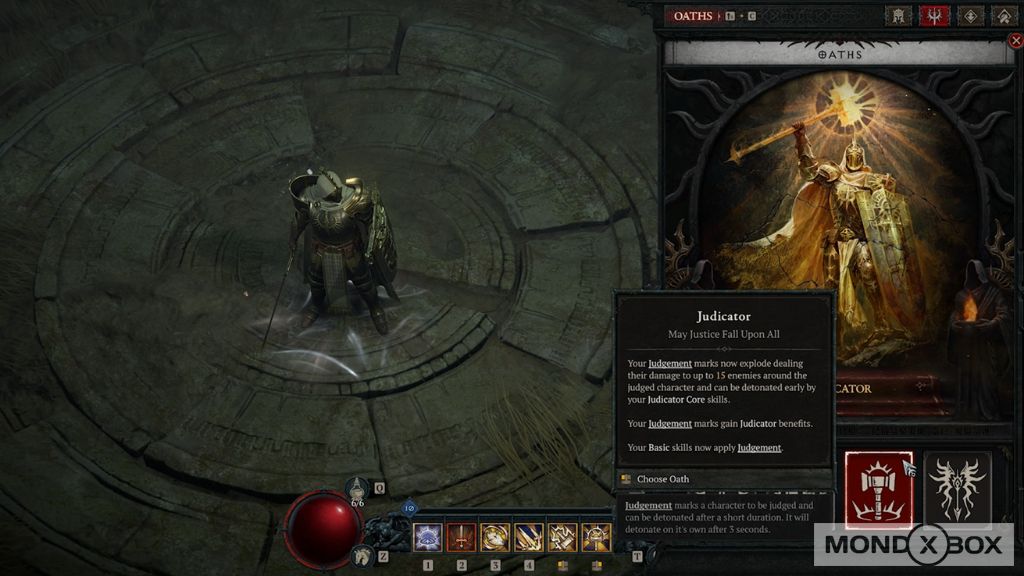This screenshot has width=1024, height=576.
Task: Activate the blade skill in hotbar slot 4
Action: (530, 538)
